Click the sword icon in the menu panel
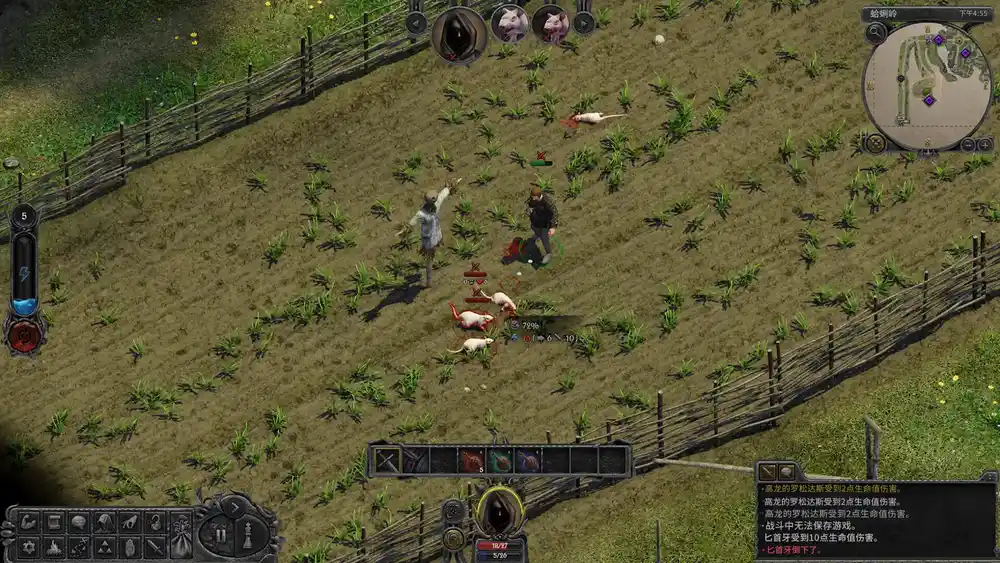The width and height of the screenshot is (1000, 563). [153, 547]
